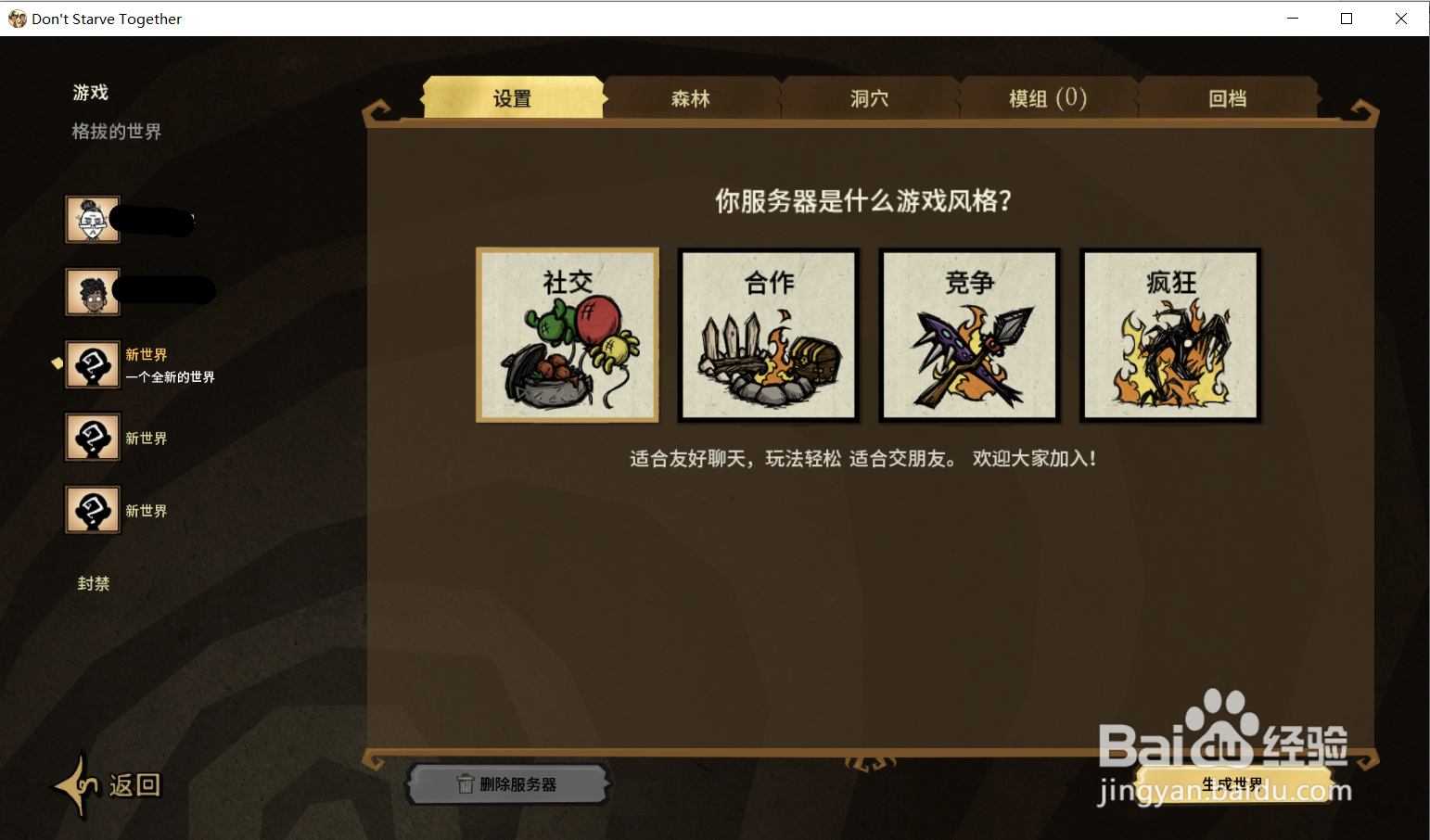Click 封禁 in the left sidebar
The image size is (1430, 840).
pyautogui.click(x=93, y=583)
